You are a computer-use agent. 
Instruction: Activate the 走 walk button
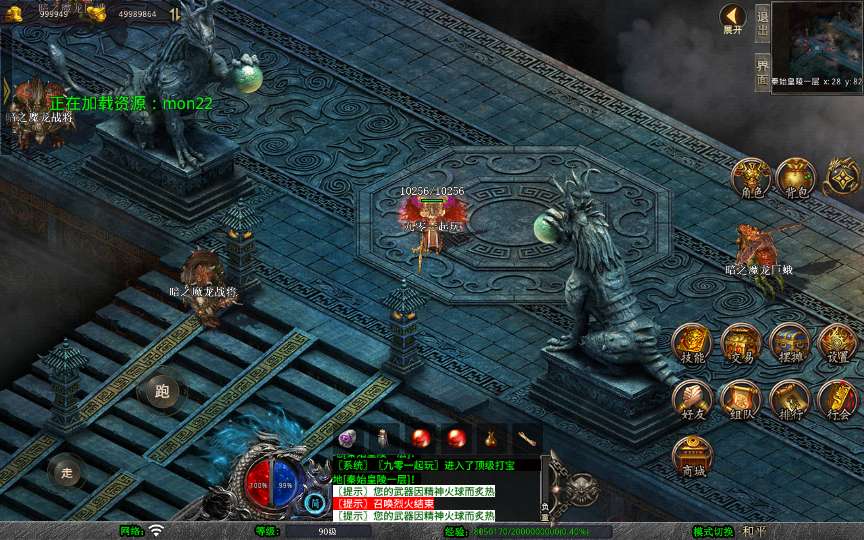[66, 472]
